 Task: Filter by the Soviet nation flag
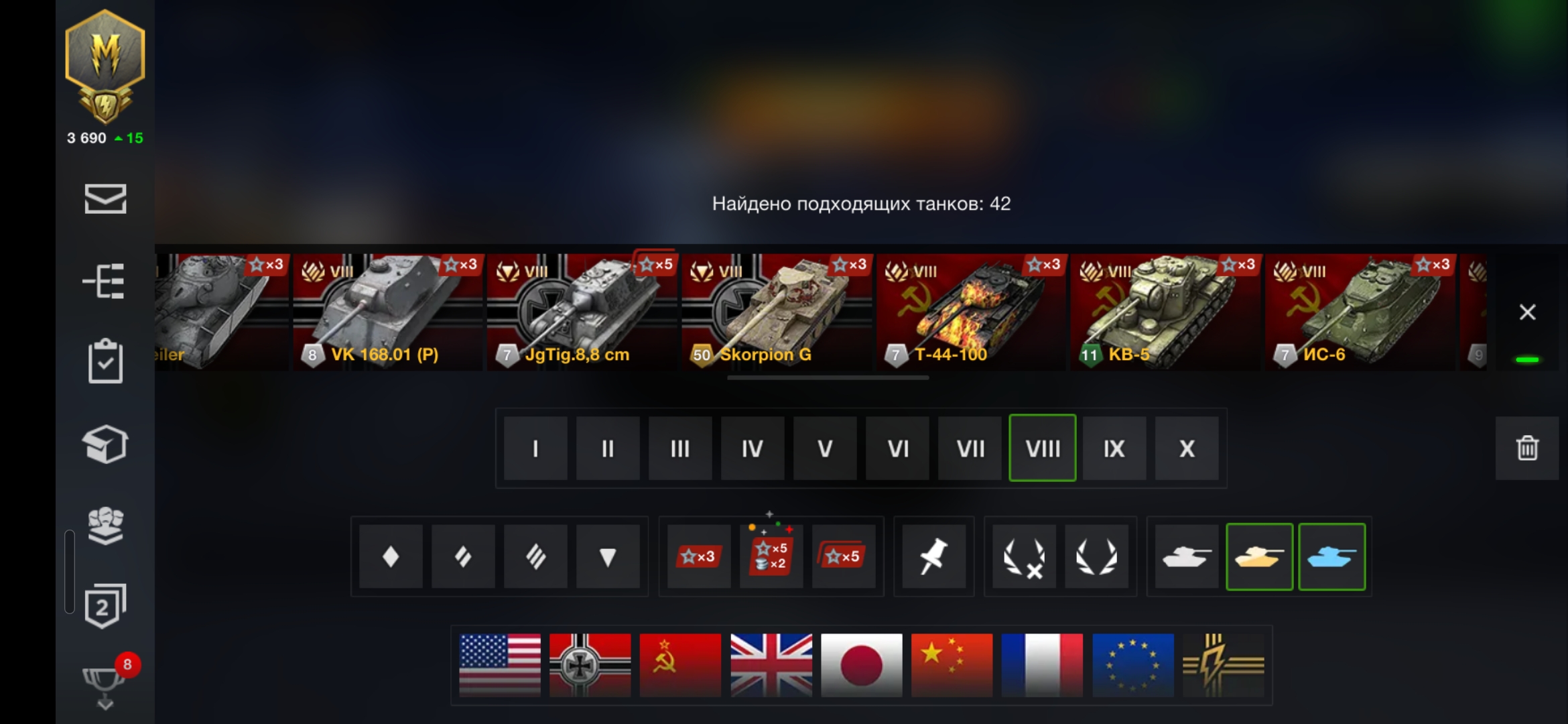click(x=680, y=665)
